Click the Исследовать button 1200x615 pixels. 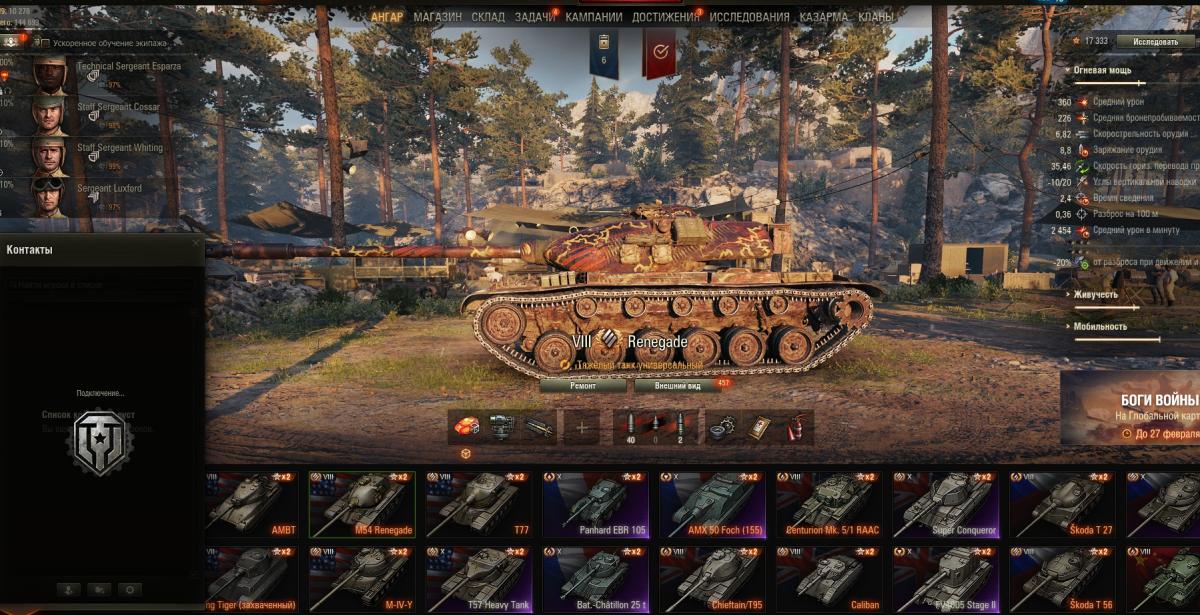pos(1155,41)
